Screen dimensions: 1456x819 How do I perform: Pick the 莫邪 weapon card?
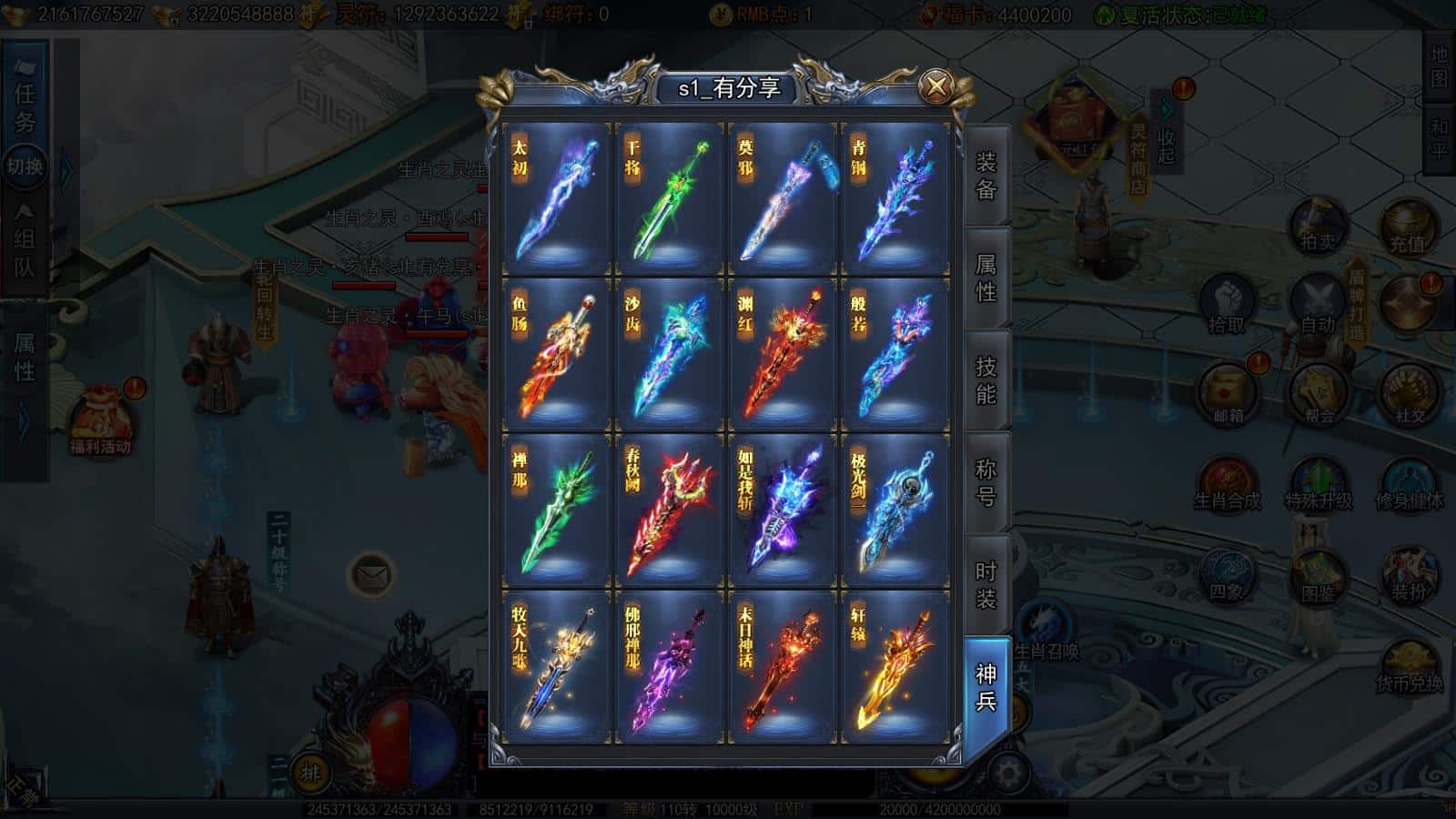pyautogui.click(x=782, y=199)
